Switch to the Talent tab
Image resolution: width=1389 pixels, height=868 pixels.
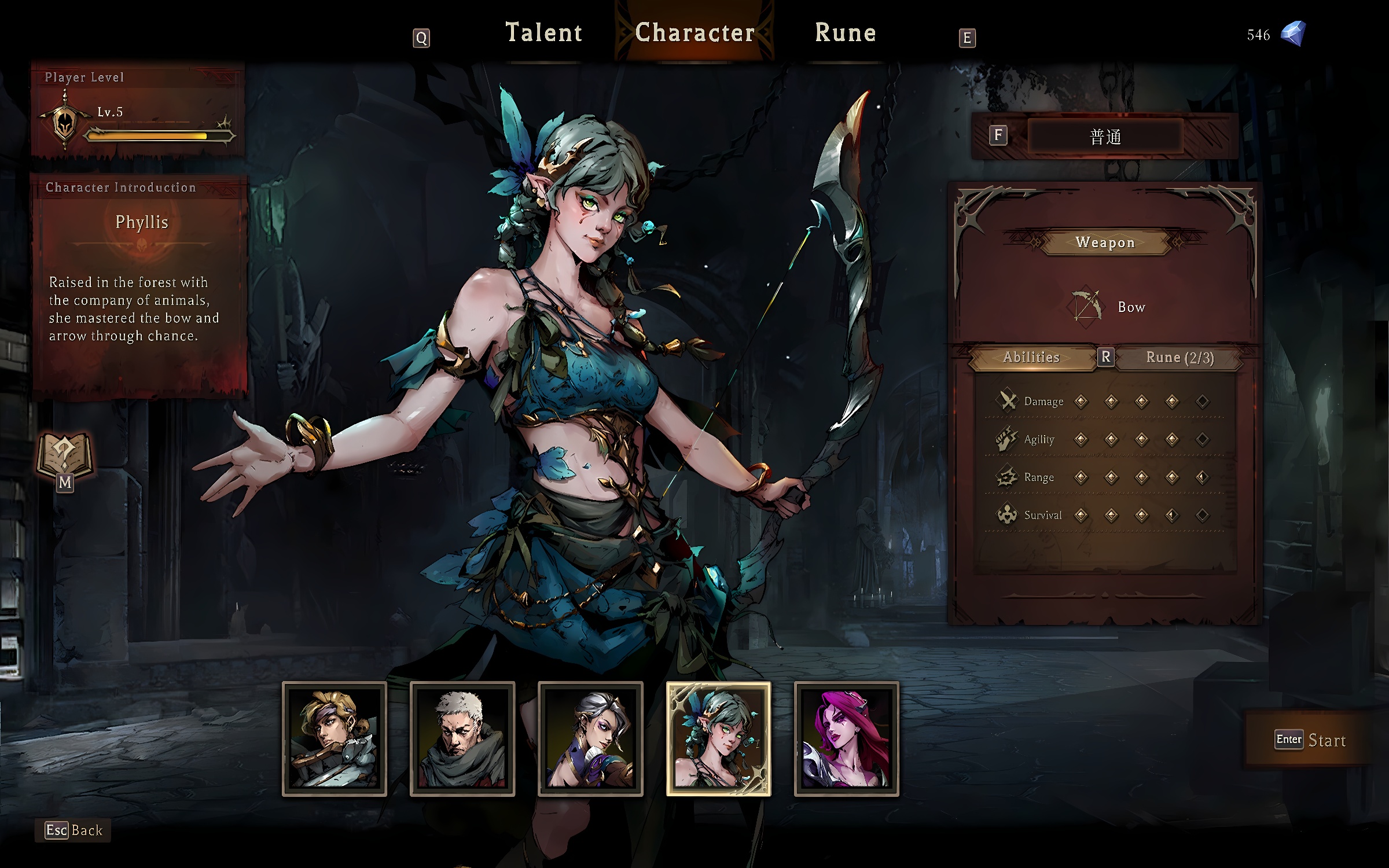tap(543, 33)
